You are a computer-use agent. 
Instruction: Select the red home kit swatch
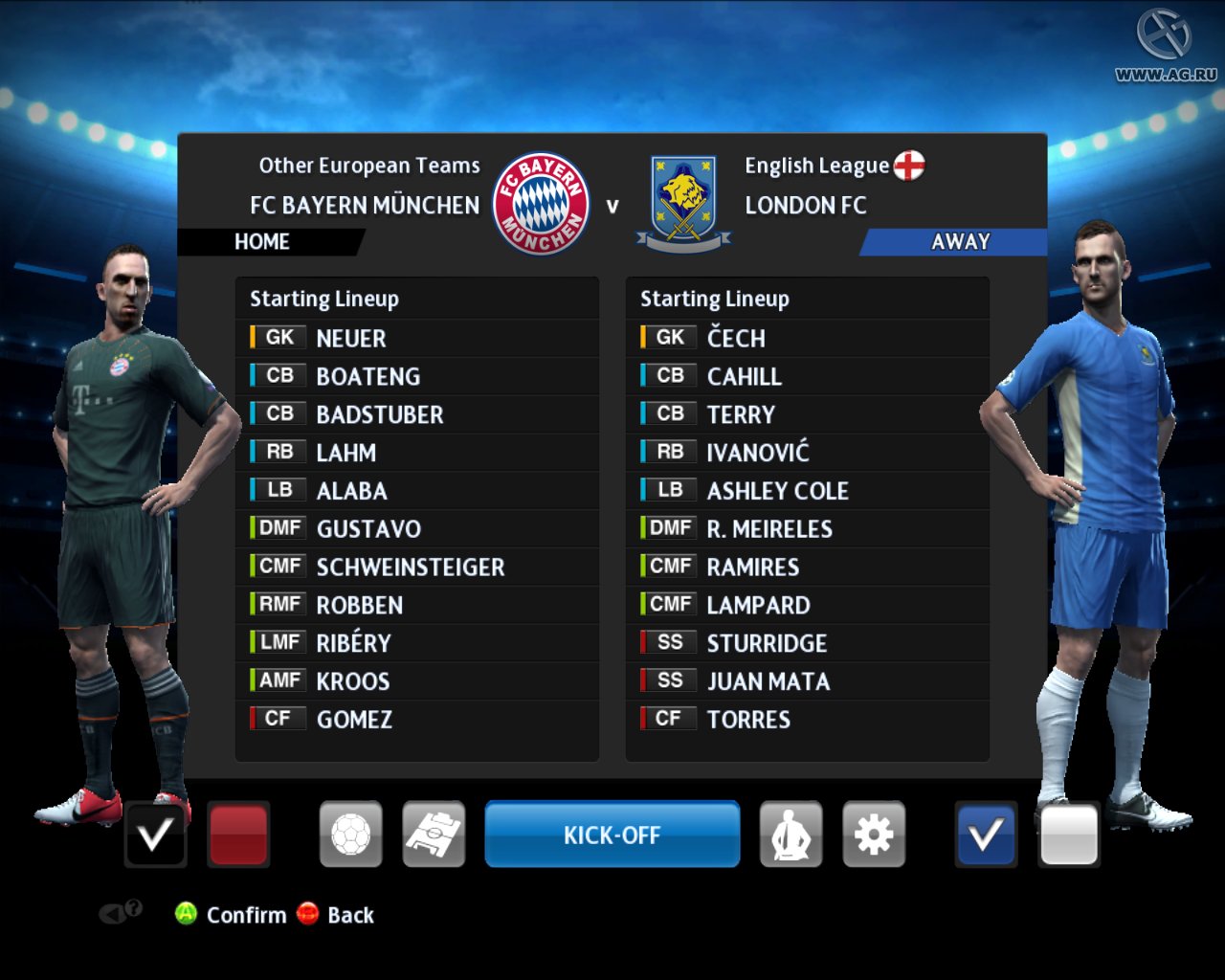point(237,835)
